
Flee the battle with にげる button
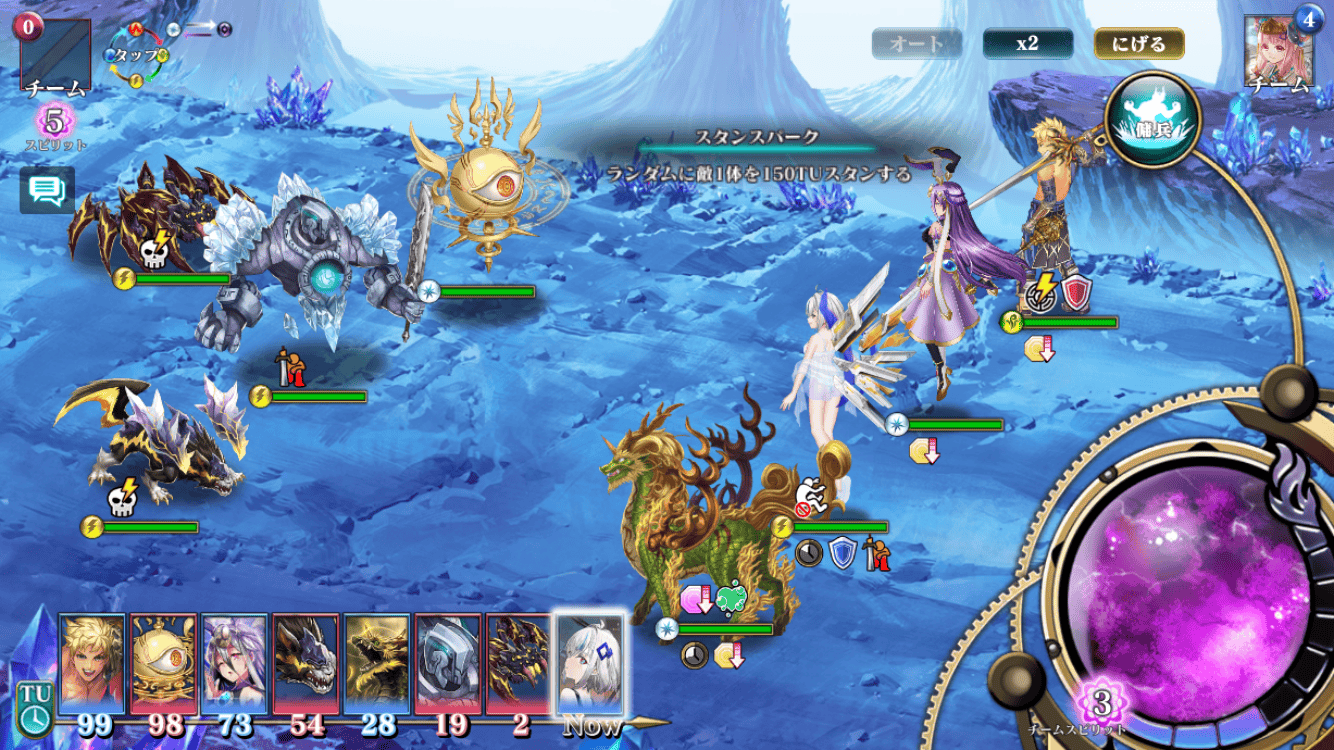(x=1139, y=44)
